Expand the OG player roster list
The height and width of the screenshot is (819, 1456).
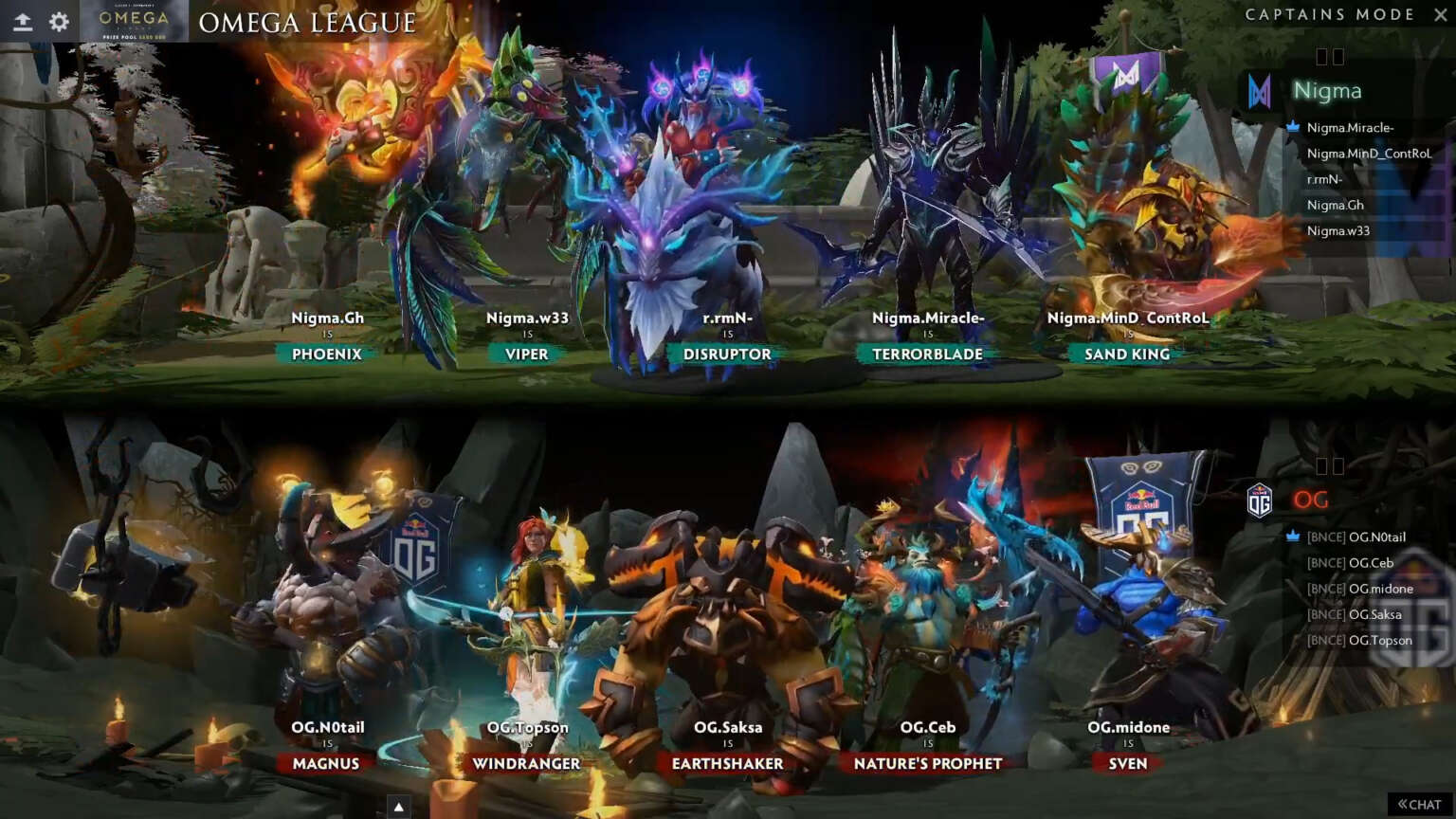1313,500
